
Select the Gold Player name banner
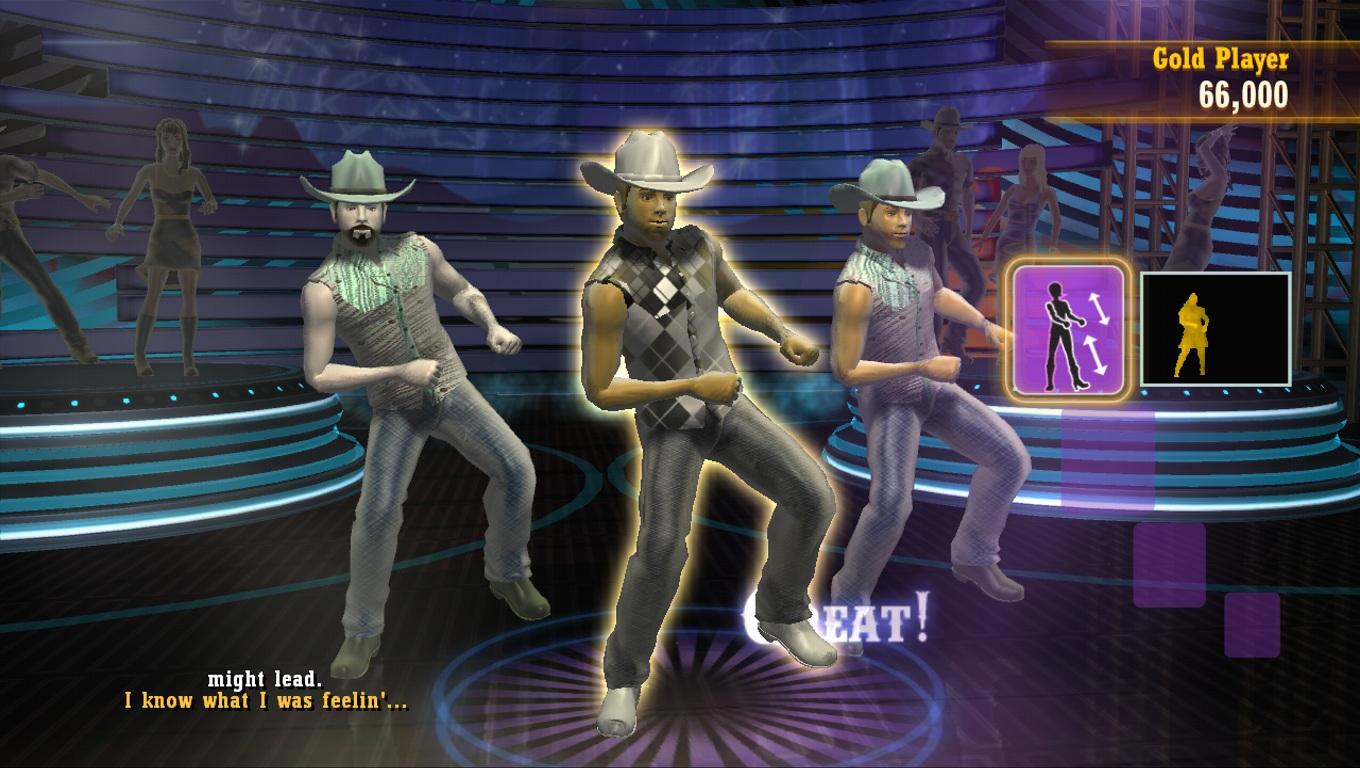click(1219, 58)
